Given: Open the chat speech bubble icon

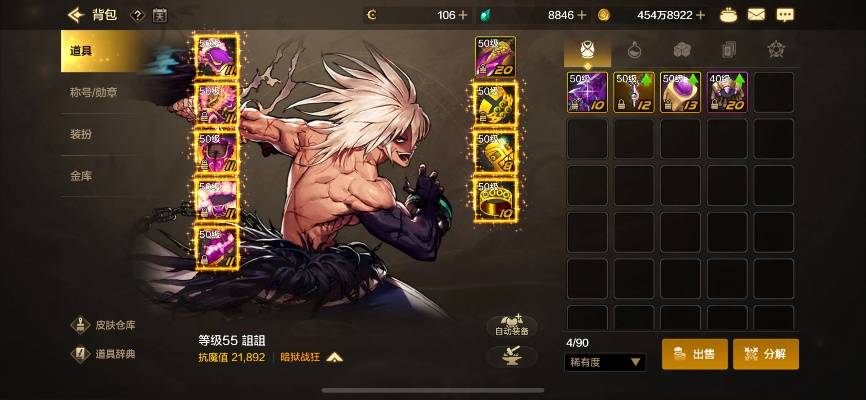Looking at the screenshot, I should pyautogui.click(x=785, y=15).
